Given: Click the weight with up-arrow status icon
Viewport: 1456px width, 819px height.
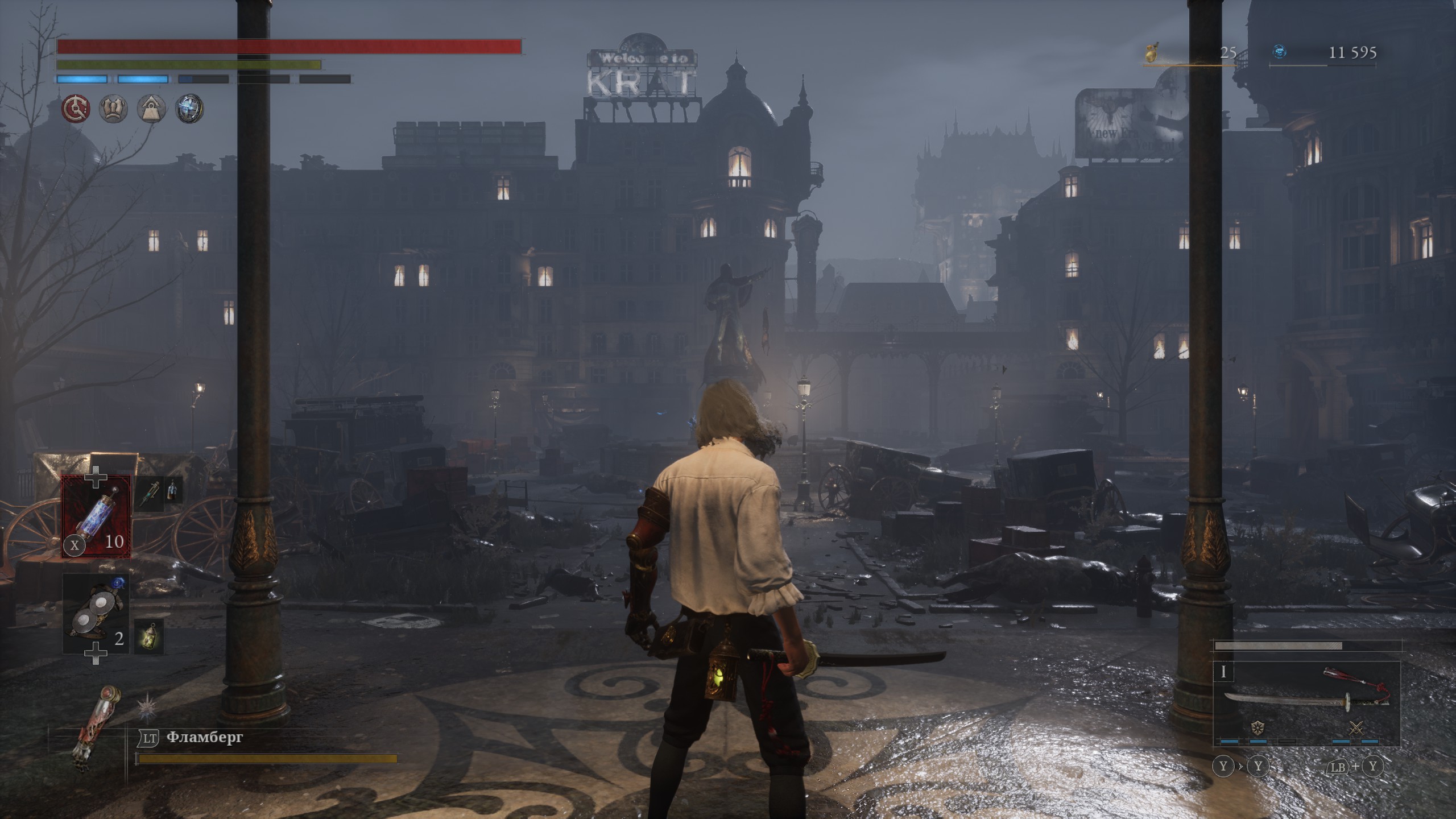Looking at the screenshot, I should click(151, 108).
